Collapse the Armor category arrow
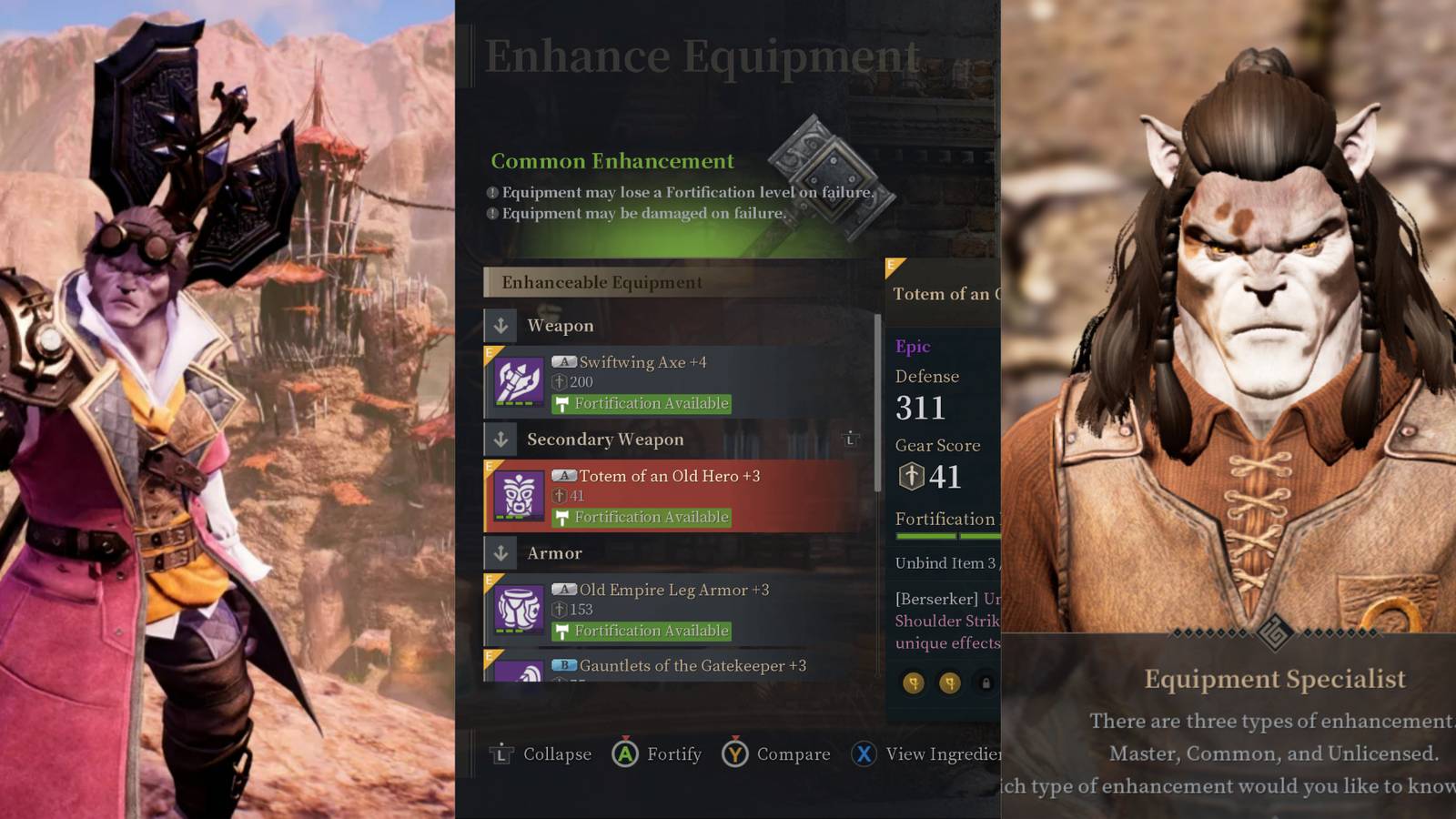Image resolution: width=1456 pixels, height=819 pixels. (x=502, y=553)
